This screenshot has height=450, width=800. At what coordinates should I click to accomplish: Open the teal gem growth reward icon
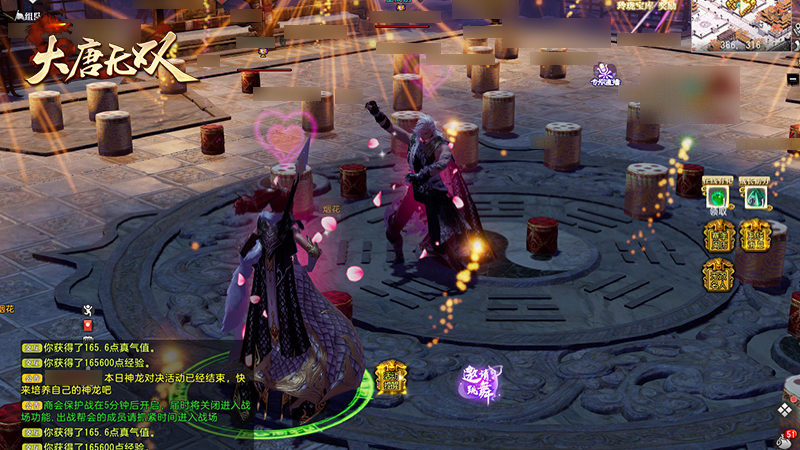point(754,195)
